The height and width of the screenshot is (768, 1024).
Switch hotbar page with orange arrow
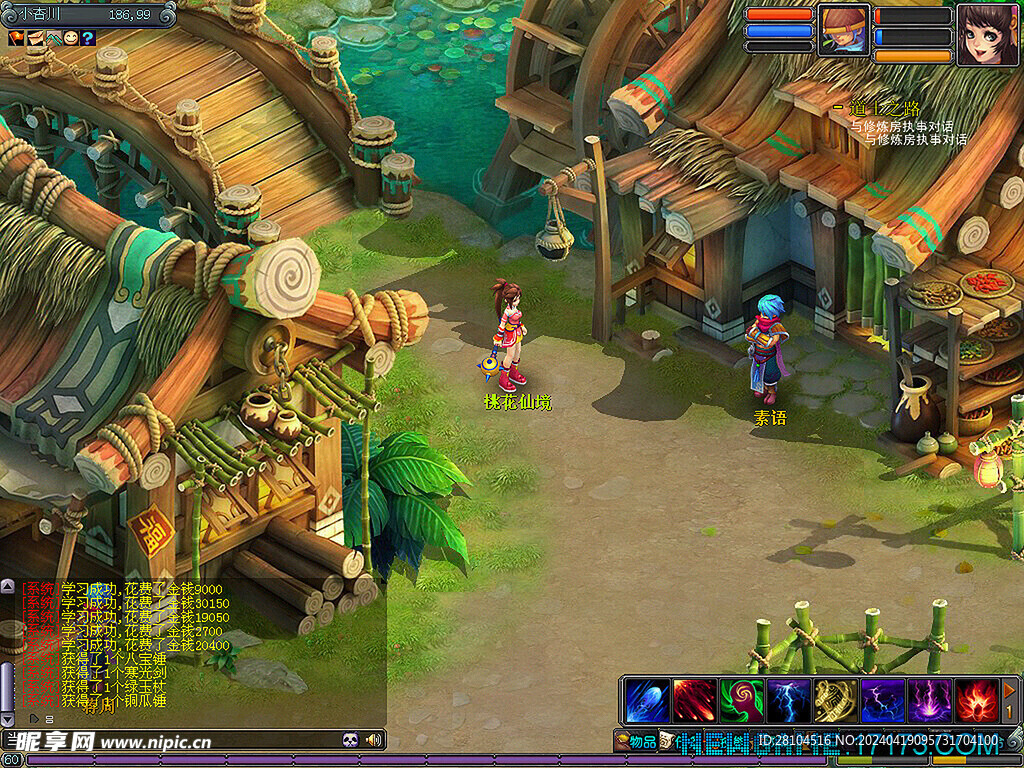1010,690
